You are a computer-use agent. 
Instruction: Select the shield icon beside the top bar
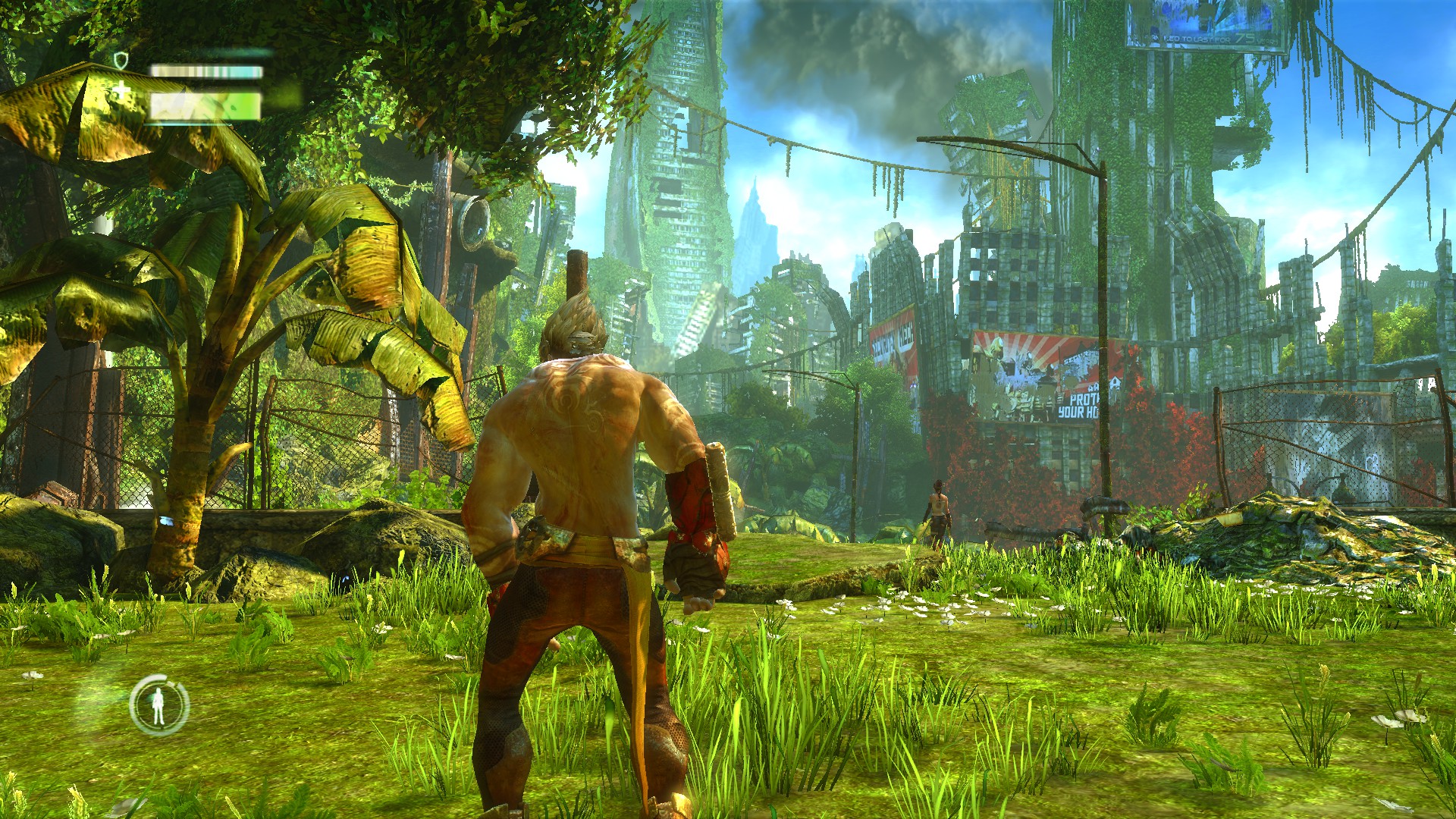click(121, 60)
